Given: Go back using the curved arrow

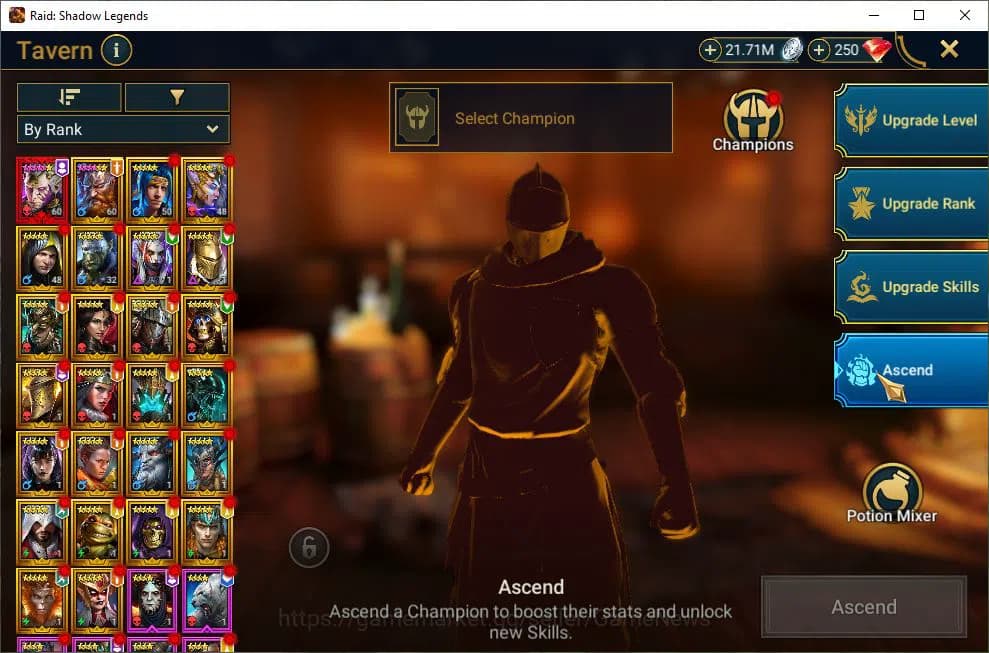Looking at the screenshot, I should click(x=909, y=50).
